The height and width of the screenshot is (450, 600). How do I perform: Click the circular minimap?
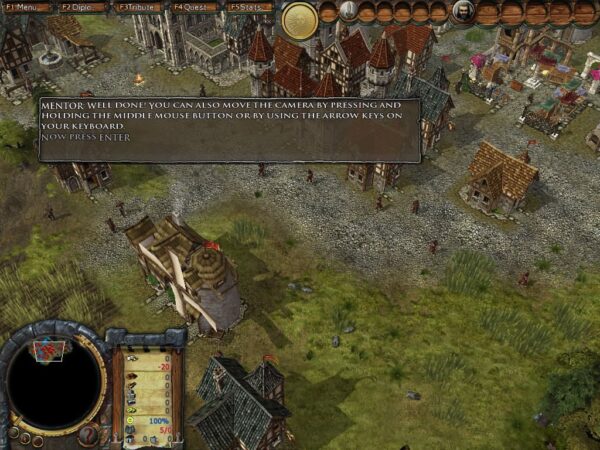pos(53,383)
